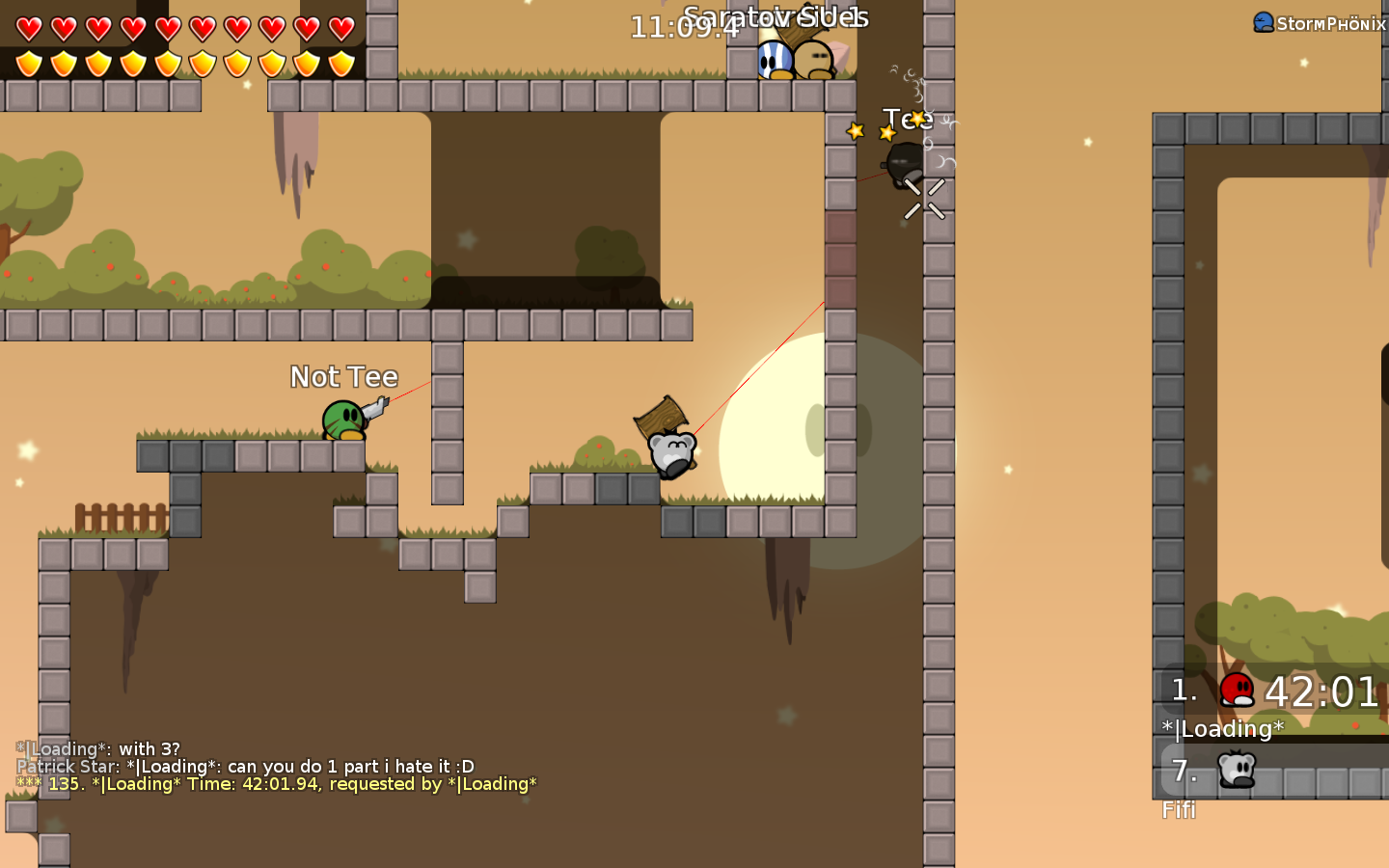1389x868 pixels.
Task: Click the tee labeled Not Tee
Action: 343,421
